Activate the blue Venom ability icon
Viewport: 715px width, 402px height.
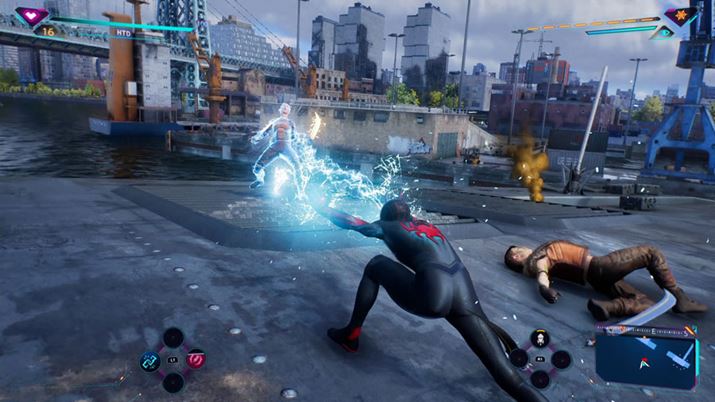point(150,360)
